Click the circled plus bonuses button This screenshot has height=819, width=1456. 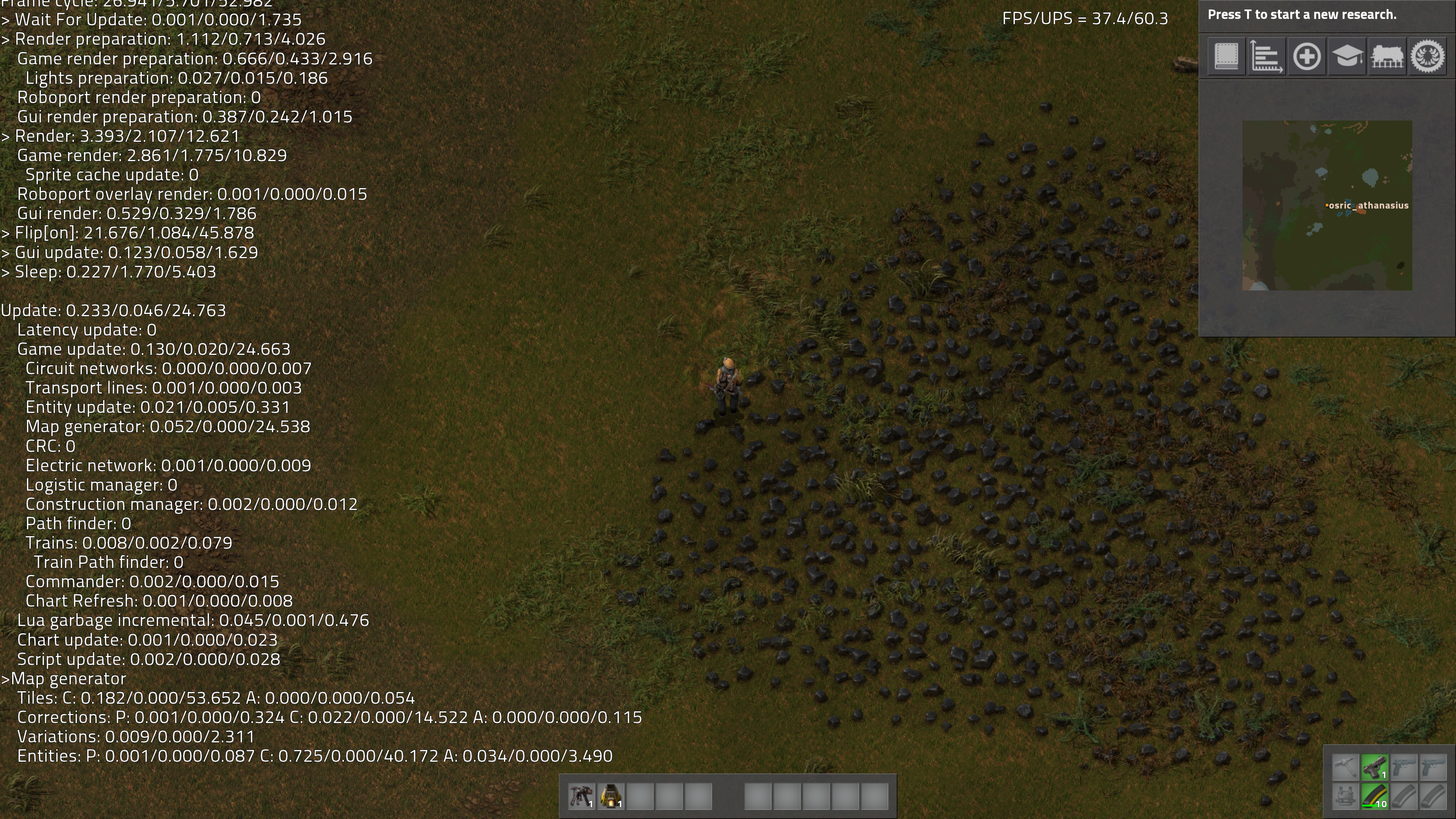click(x=1306, y=56)
